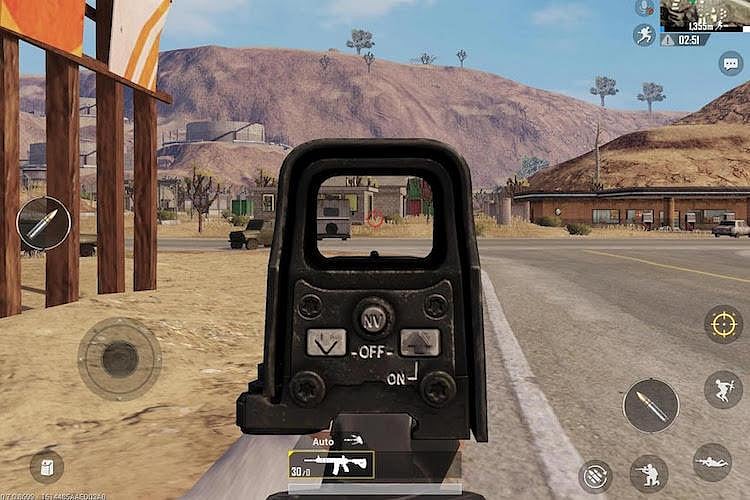Go prone with the lying soldier button
Screen dimensions: 750x500
click(x=712, y=462)
